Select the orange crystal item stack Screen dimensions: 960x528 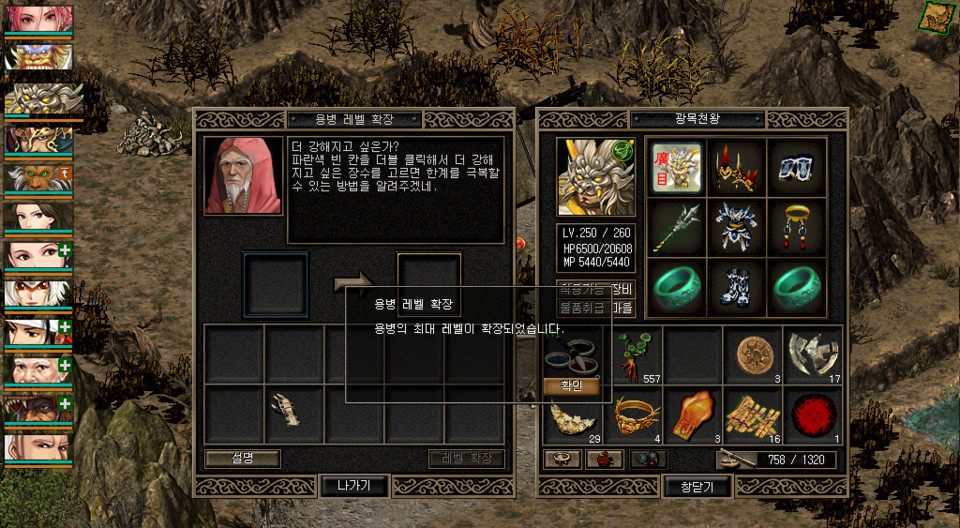pyautogui.click(x=693, y=414)
